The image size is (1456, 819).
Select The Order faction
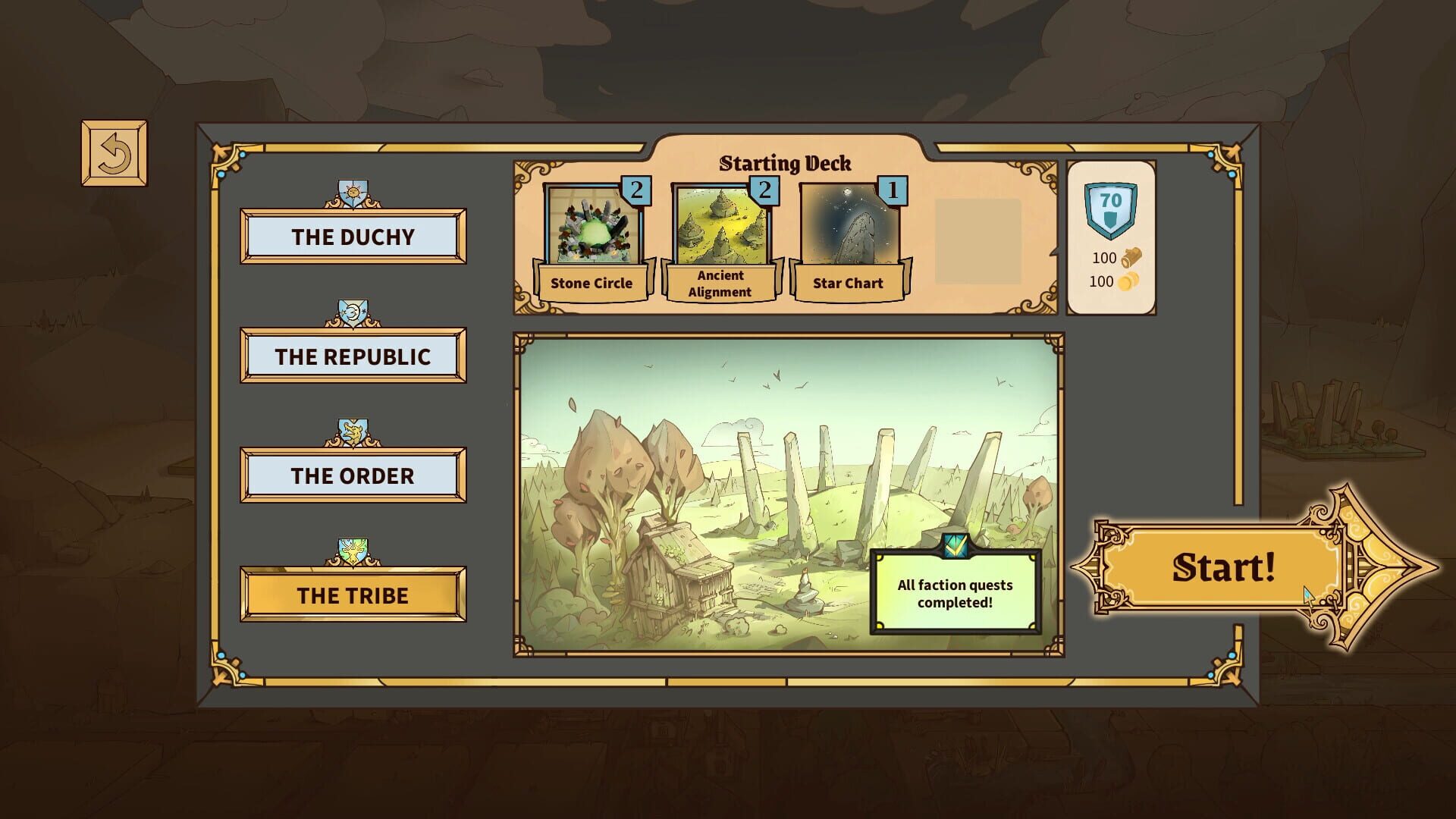tap(352, 475)
